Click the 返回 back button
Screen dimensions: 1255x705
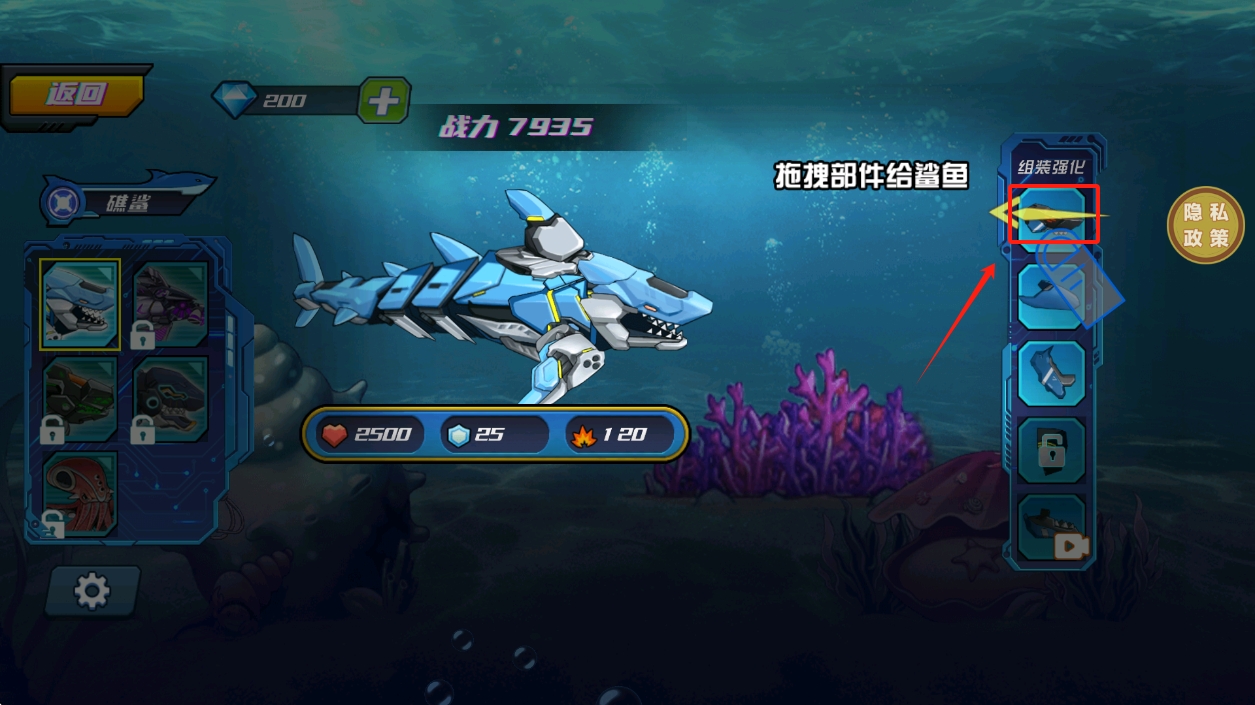pyautogui.click(x=77, y=96)
